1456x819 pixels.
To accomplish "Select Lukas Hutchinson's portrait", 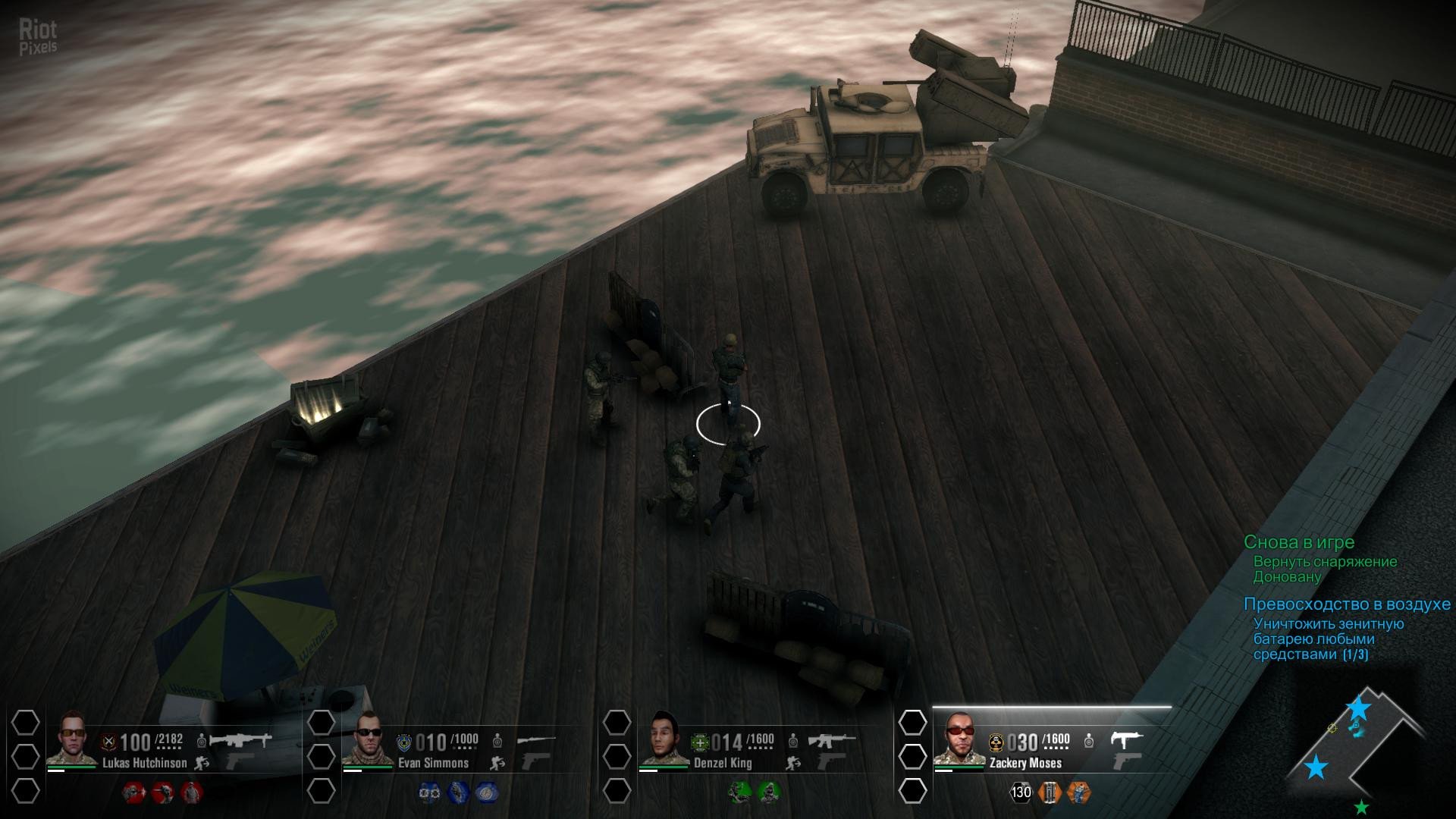I will pos(72,739).
